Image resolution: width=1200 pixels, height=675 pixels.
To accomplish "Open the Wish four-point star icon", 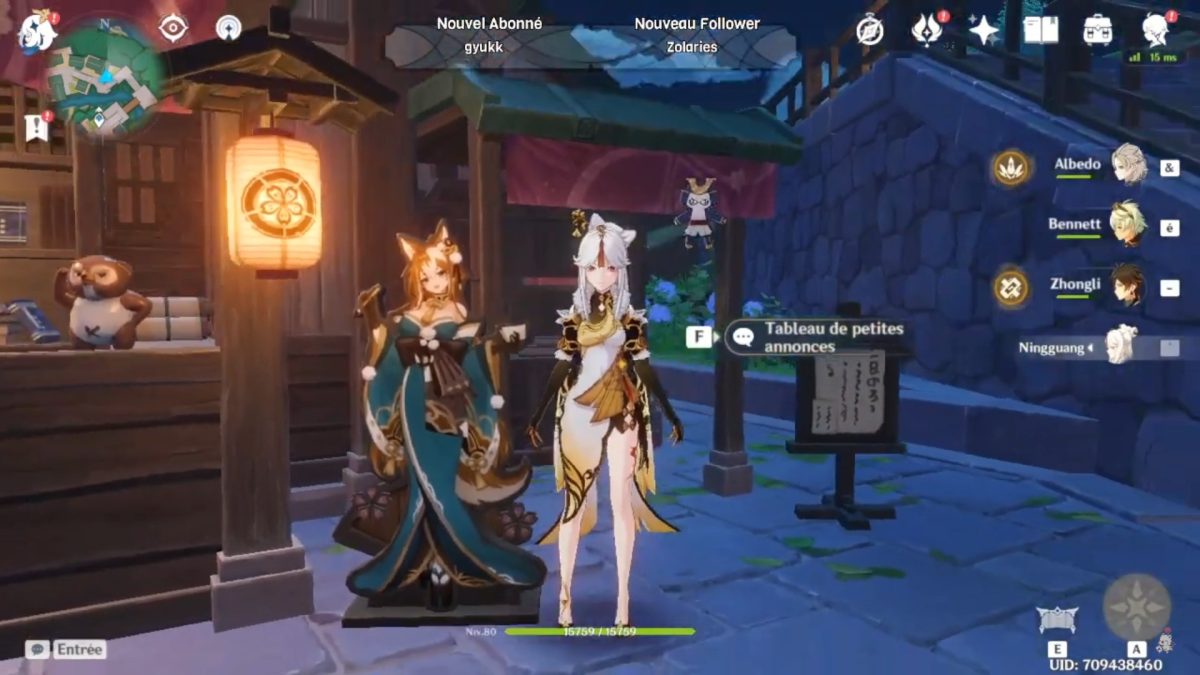I will [984, 30].
